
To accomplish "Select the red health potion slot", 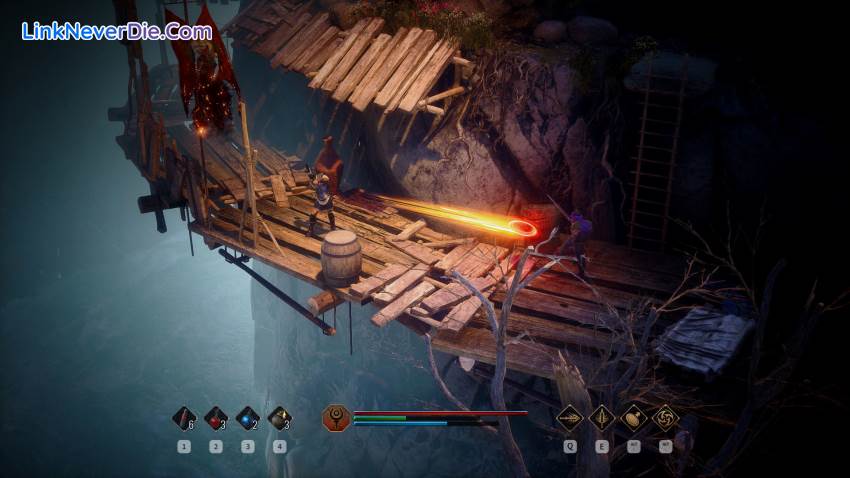I will [215, 418].
